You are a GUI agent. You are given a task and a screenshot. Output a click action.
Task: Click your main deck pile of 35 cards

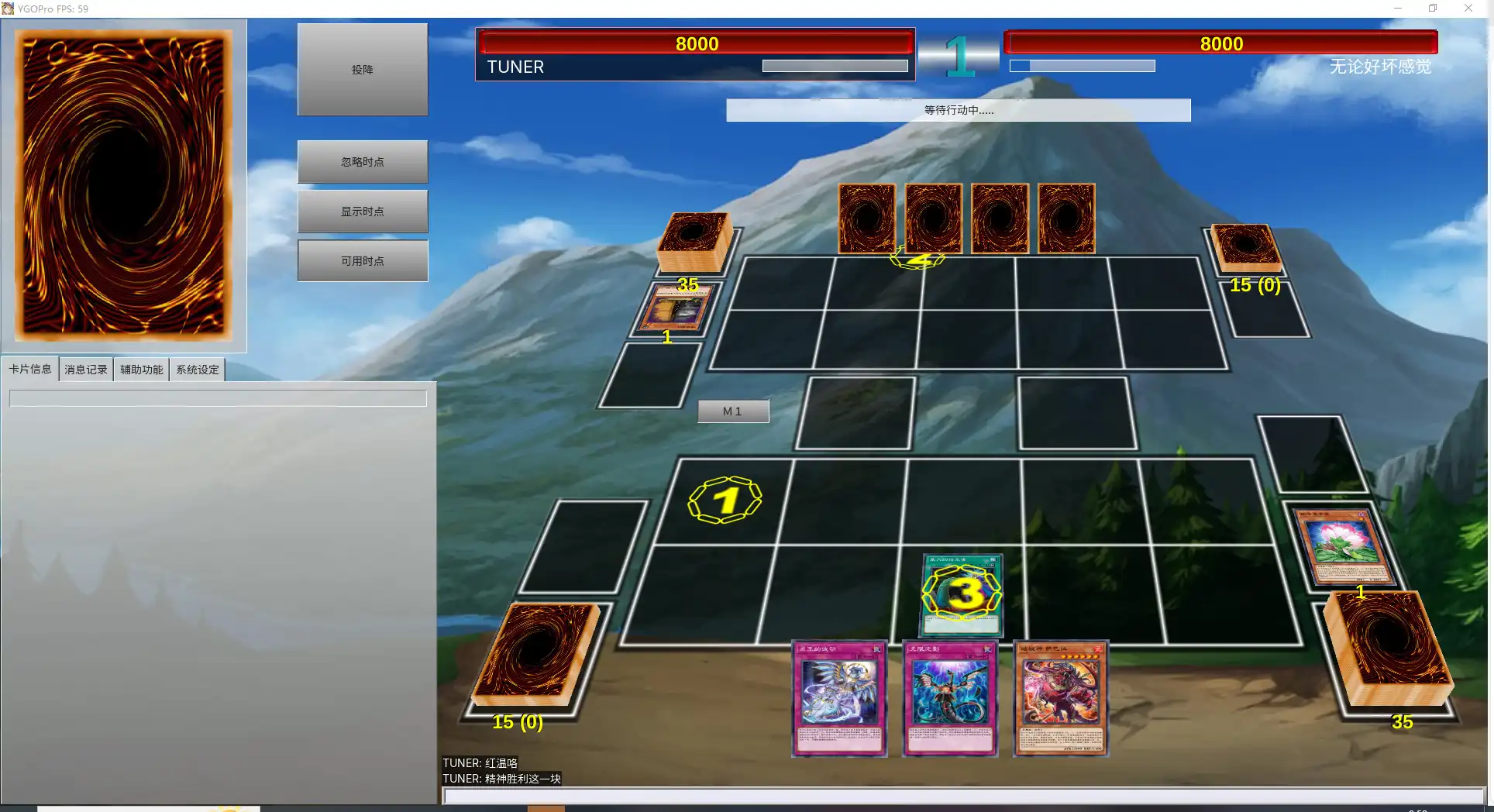click(1389, 651)
